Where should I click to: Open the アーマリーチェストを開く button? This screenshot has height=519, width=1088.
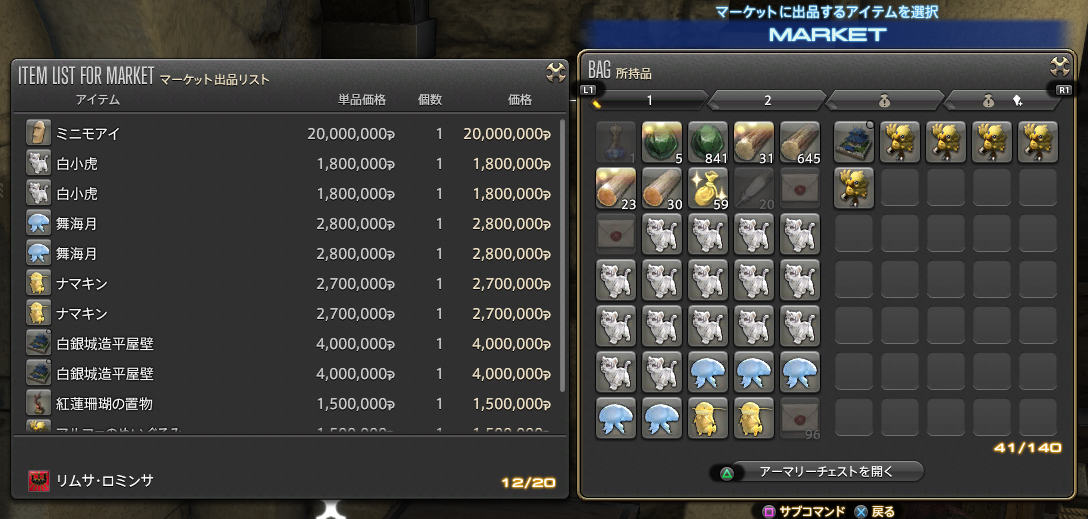[x=816, y=470]
